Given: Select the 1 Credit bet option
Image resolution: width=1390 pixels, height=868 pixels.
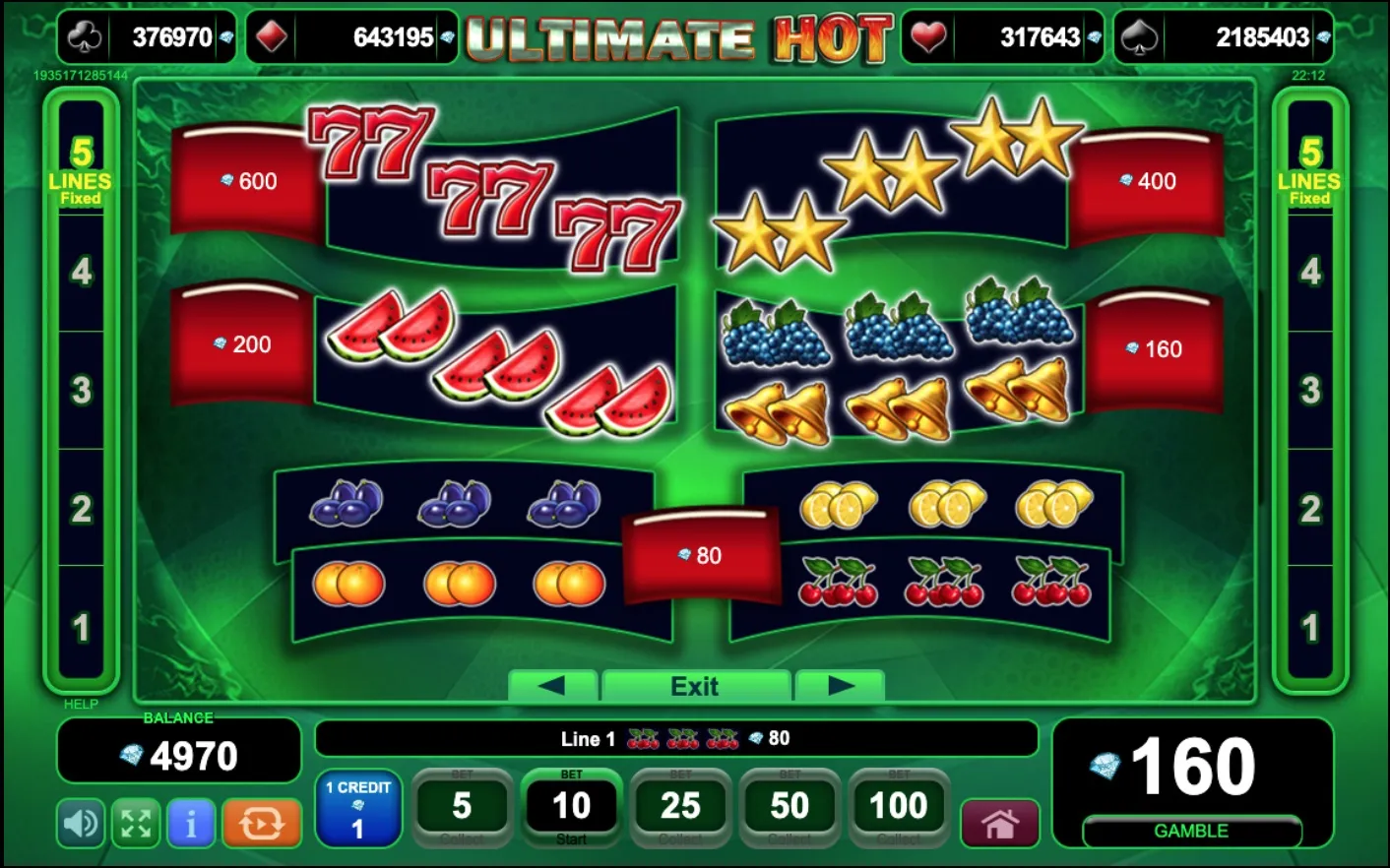Looking at the screenshot, I should pyautogui.click(x=358, y=808).
